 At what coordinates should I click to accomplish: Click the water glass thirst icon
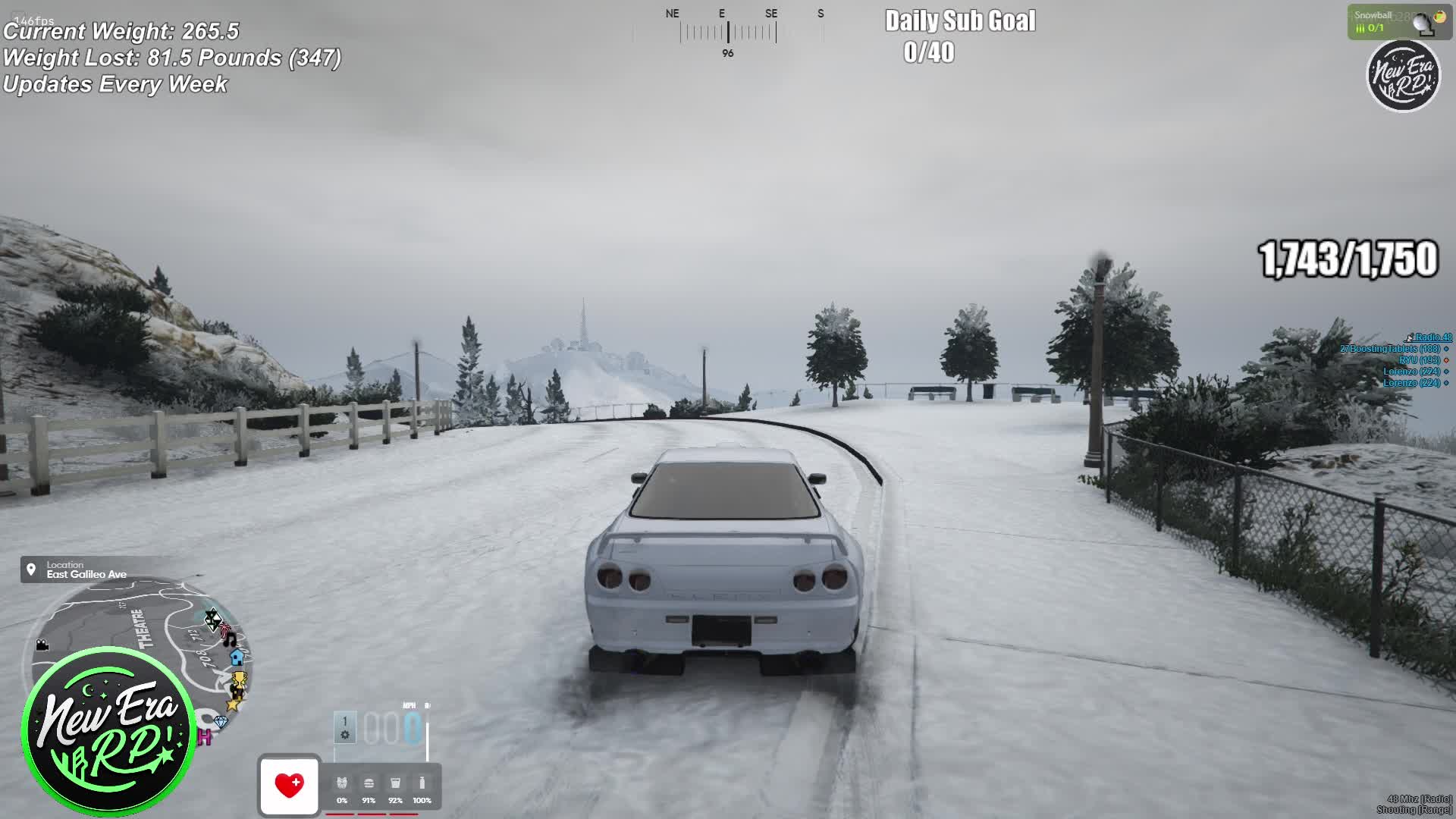[395, 783]
